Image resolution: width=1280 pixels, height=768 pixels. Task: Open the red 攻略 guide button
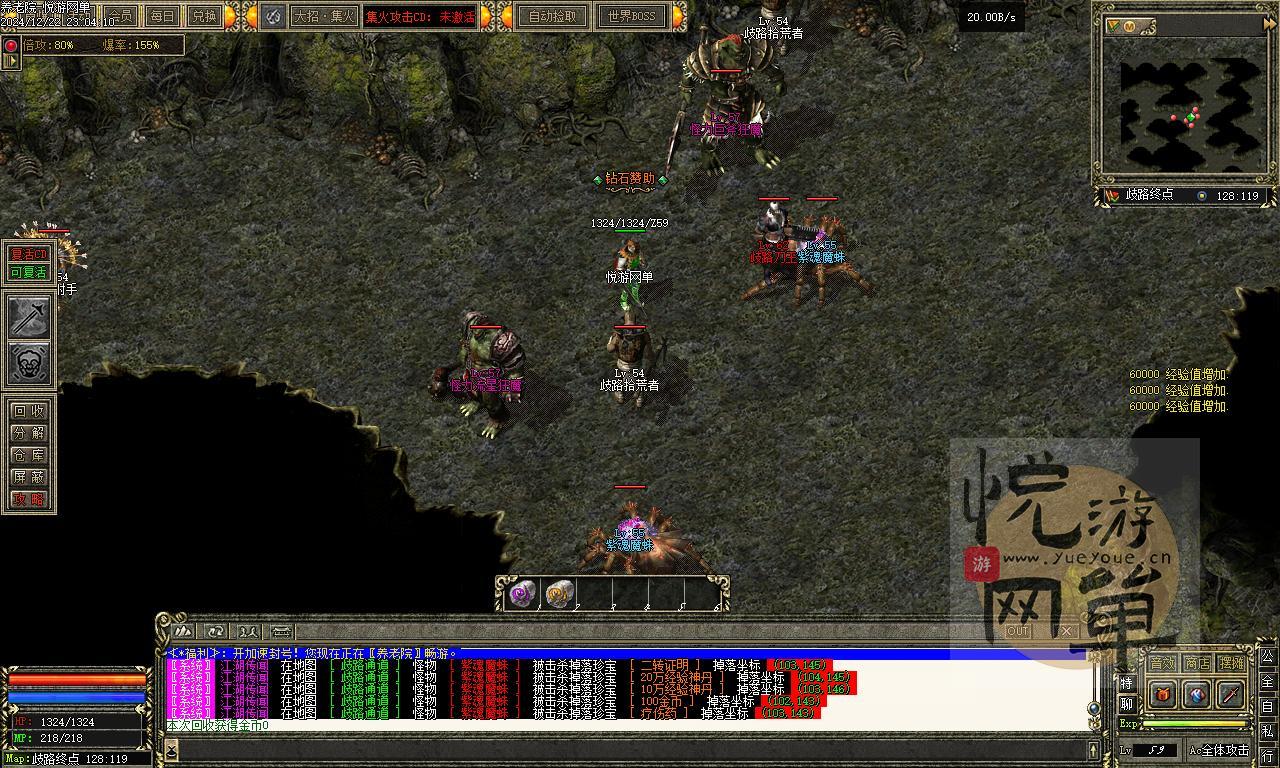(28, 499)
